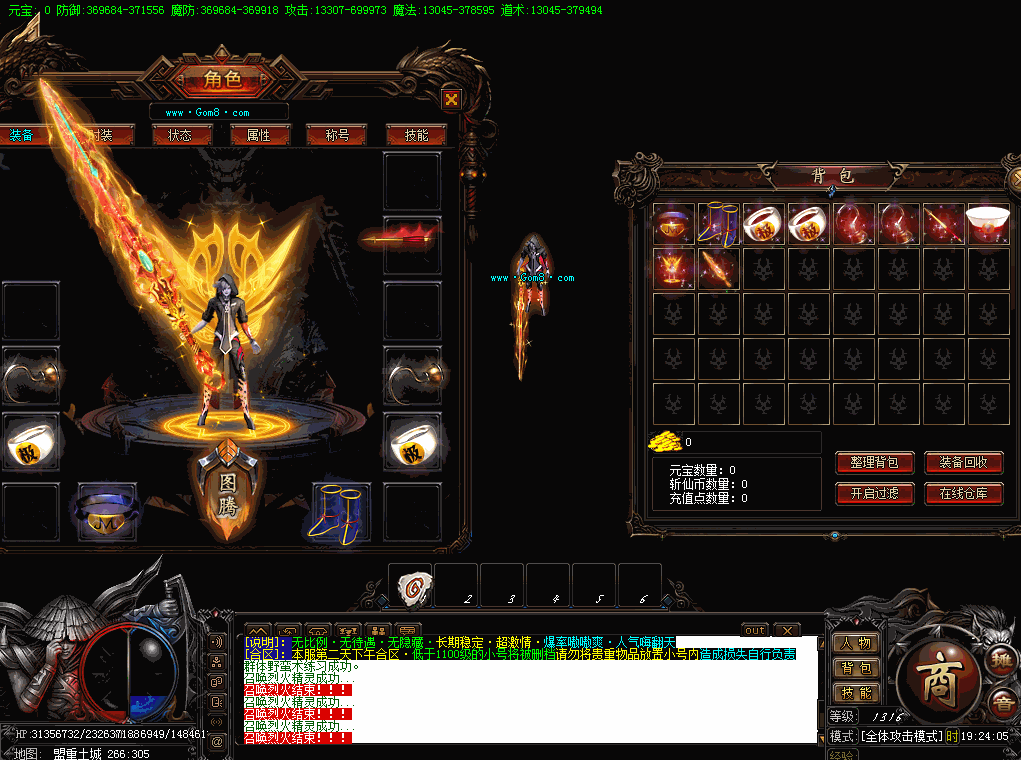Image resolution: width=1021 pixels, height=760 pixels.
Task: Open the 人物 character button
Action: 856,643
